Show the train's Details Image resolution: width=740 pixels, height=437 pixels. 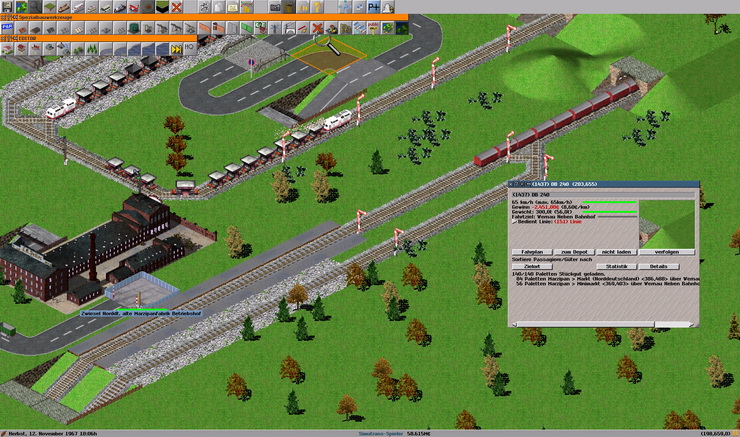click(658, 266)
